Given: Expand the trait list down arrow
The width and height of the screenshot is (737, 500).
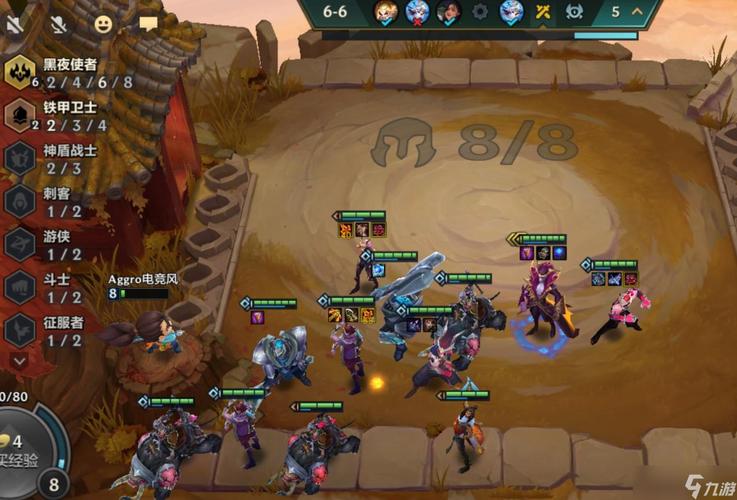Looking at the screenshot, I should (19, 359).
